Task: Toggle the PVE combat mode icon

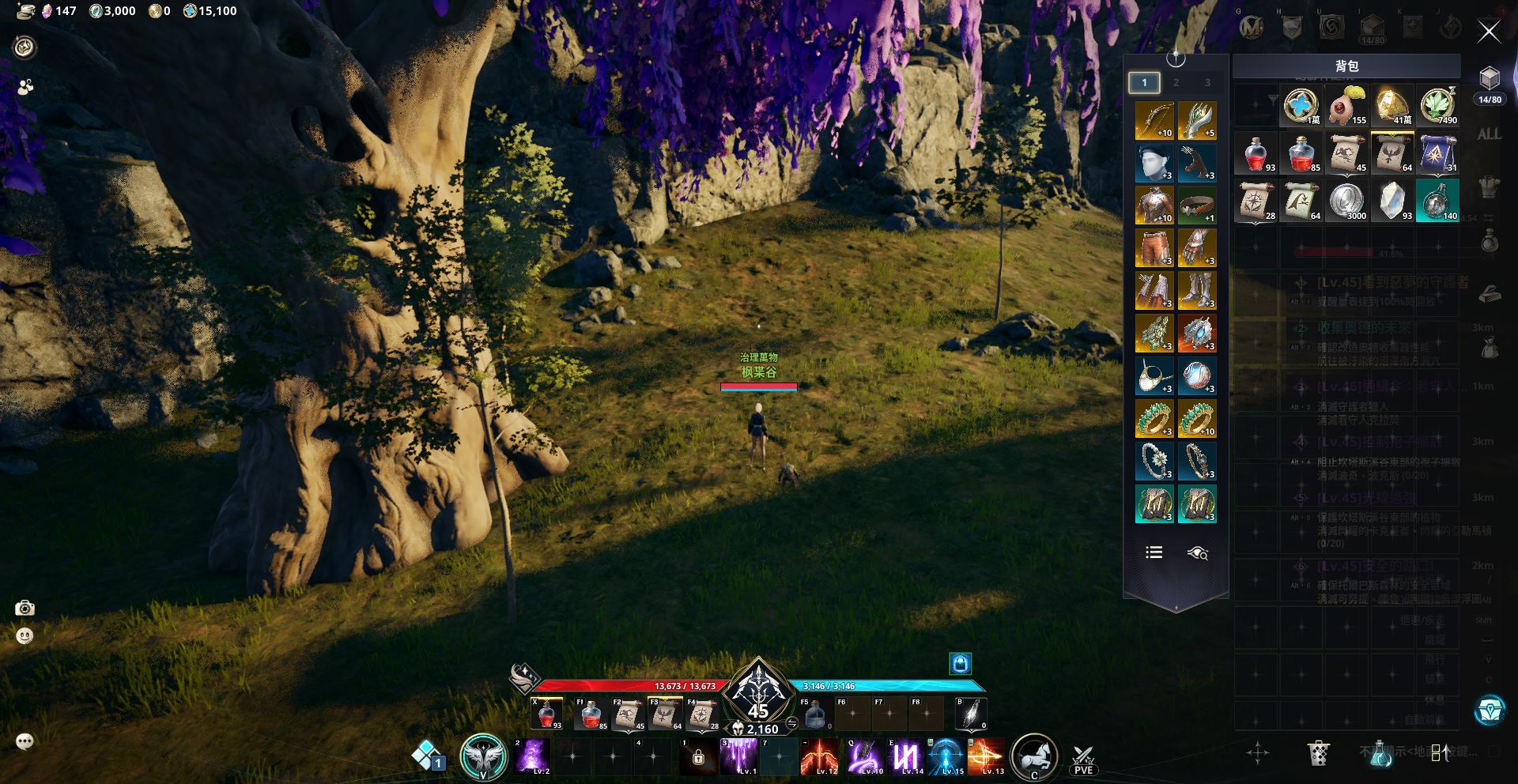Action: 1083,759
